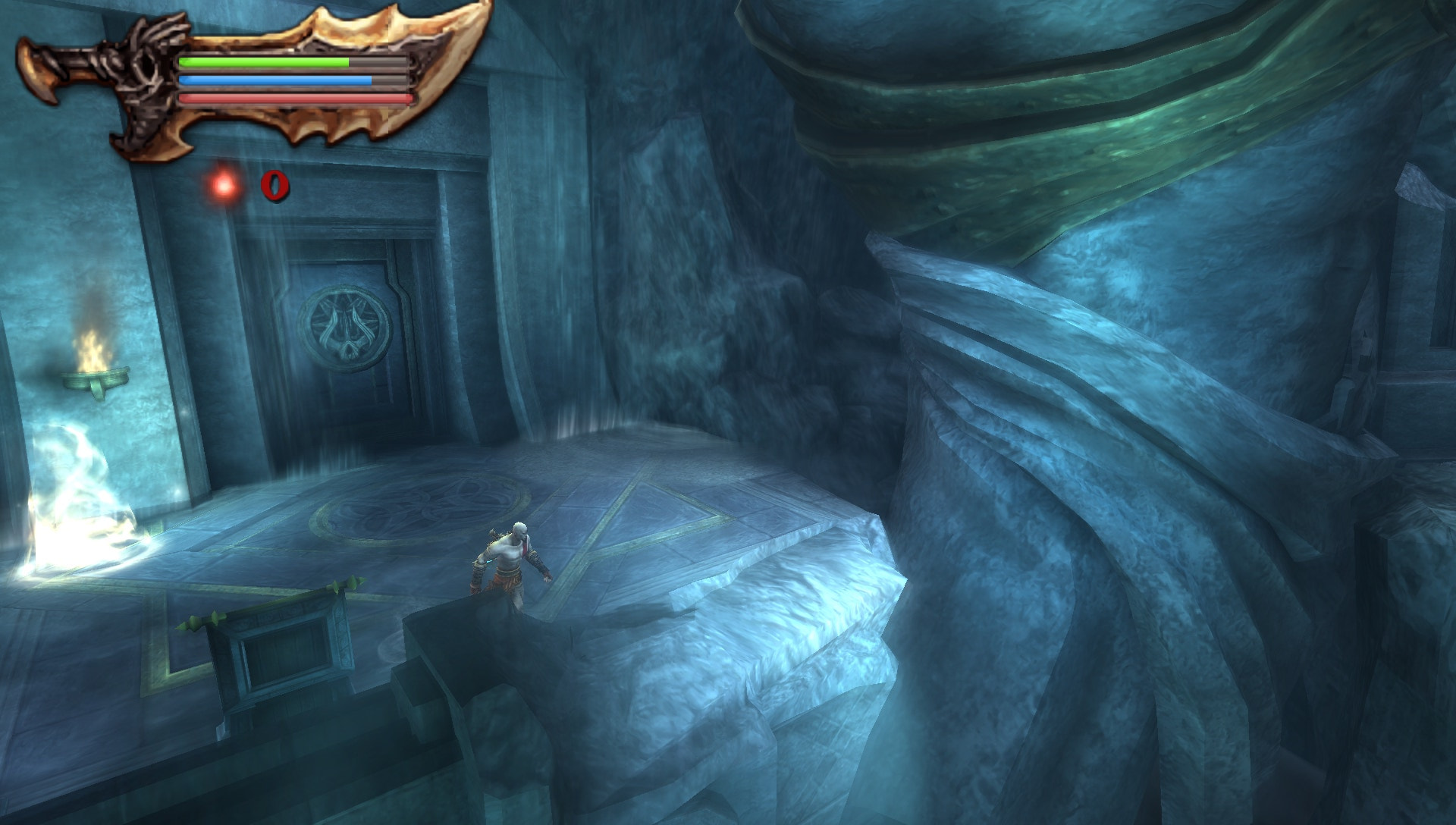Select the red orb indicator beside the counter
This screenshot has width=1456, height=825.
click(x=223, y=184)
